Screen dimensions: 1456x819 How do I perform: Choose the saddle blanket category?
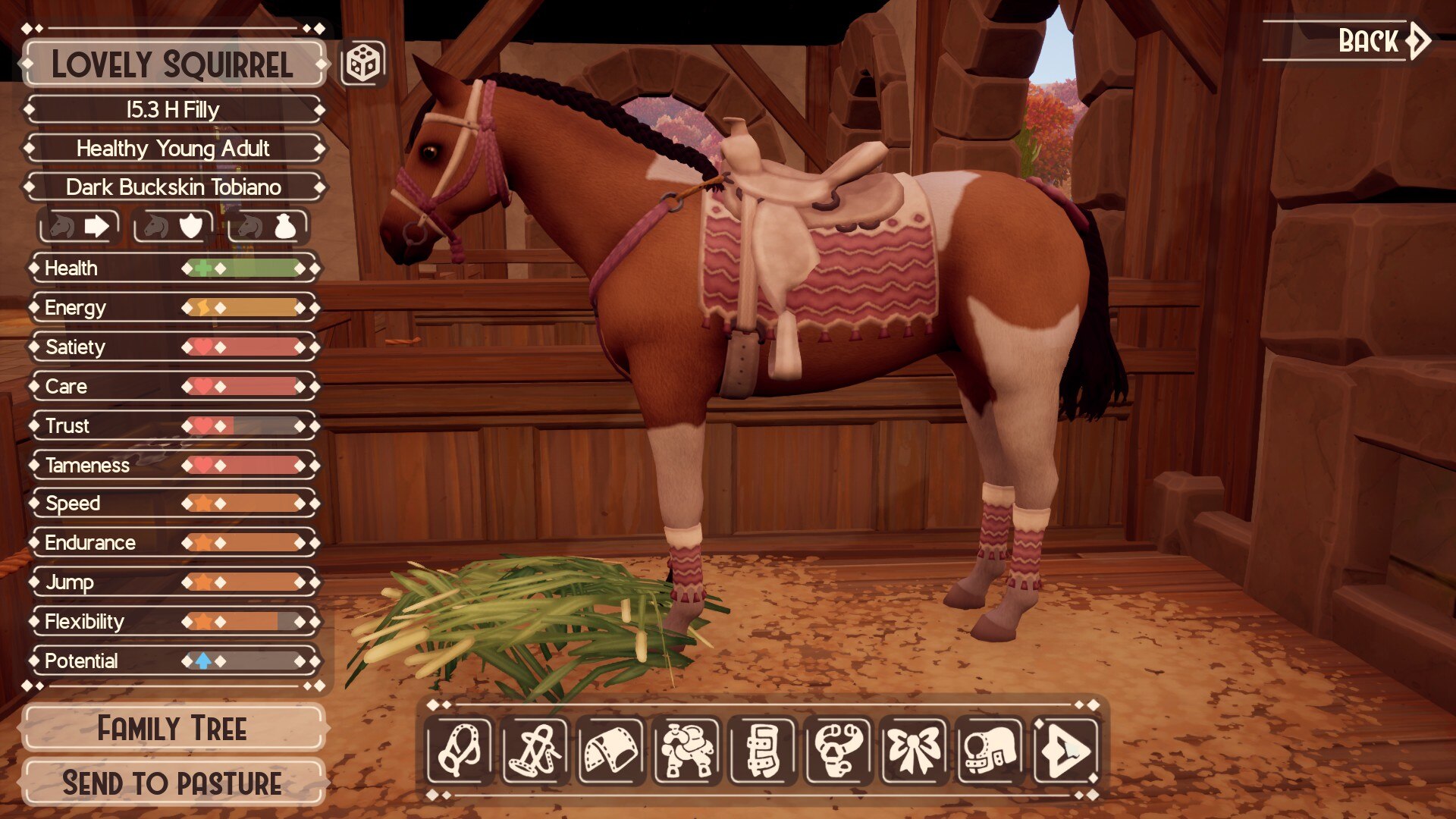611,751
